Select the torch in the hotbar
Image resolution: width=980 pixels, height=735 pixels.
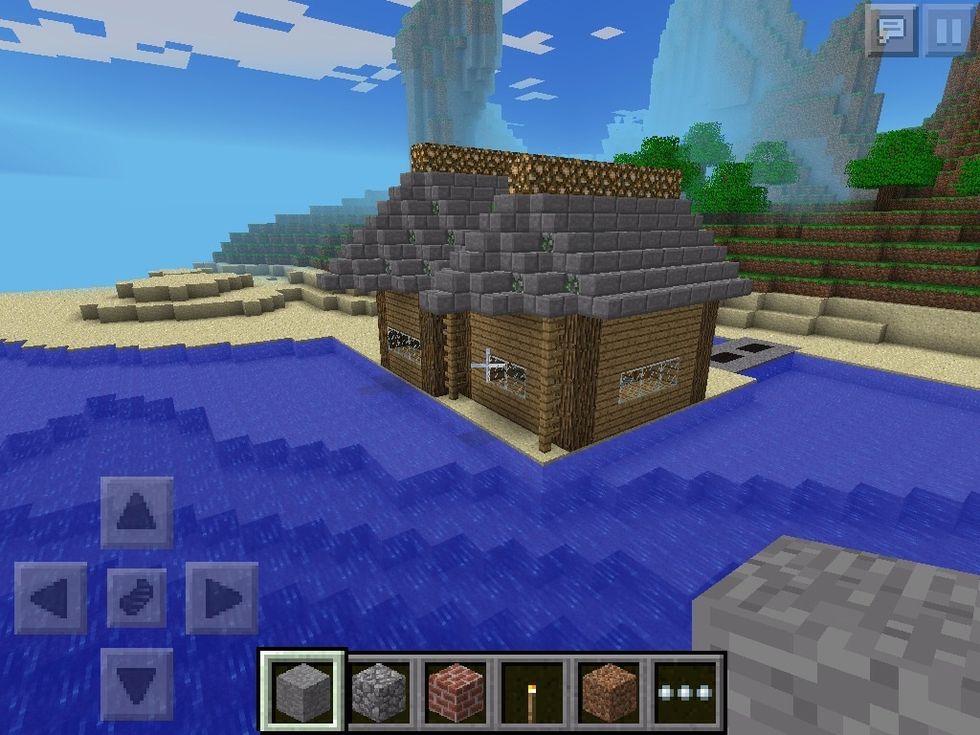[533, 691]
